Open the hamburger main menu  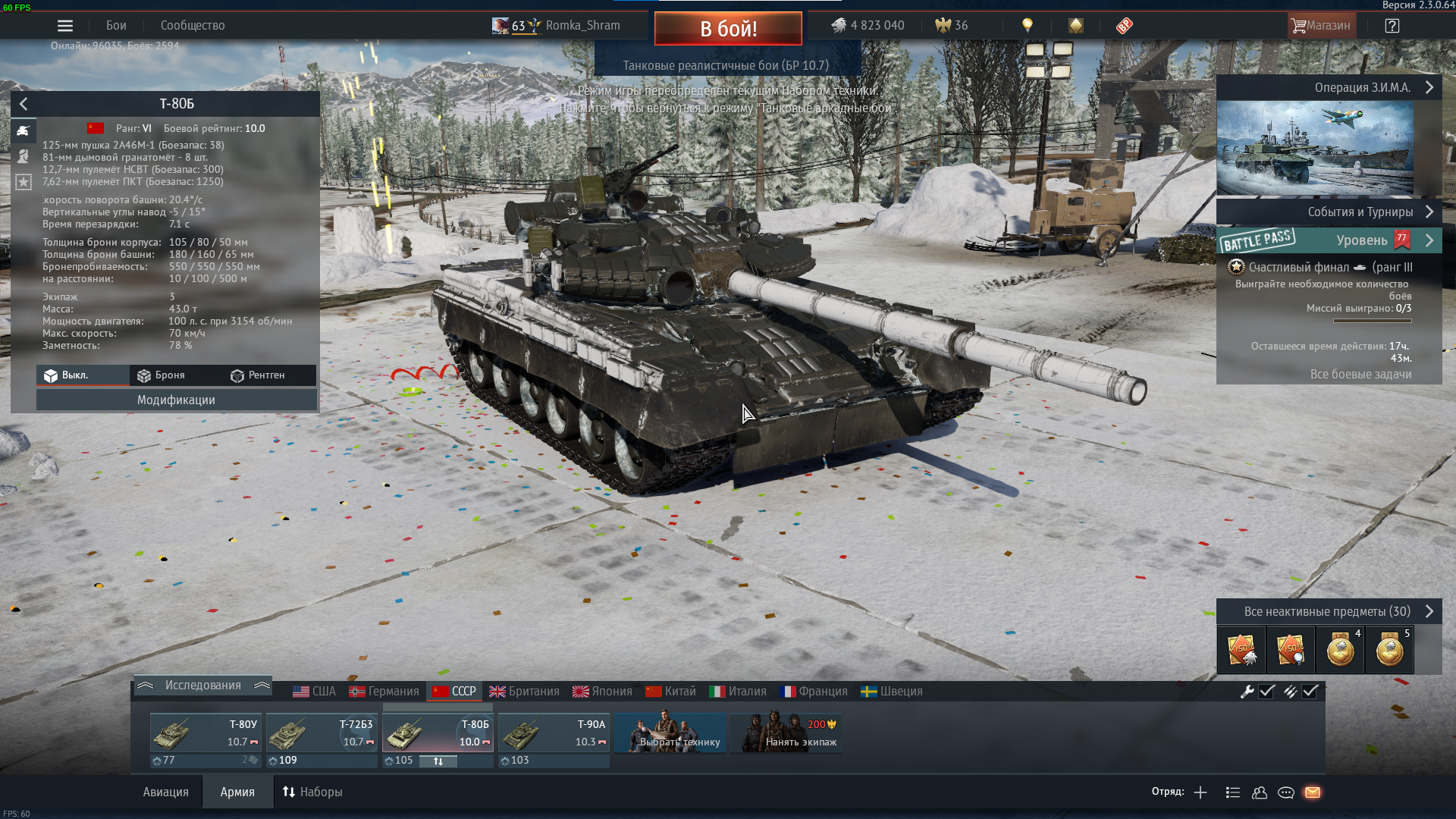click(65, 26)
